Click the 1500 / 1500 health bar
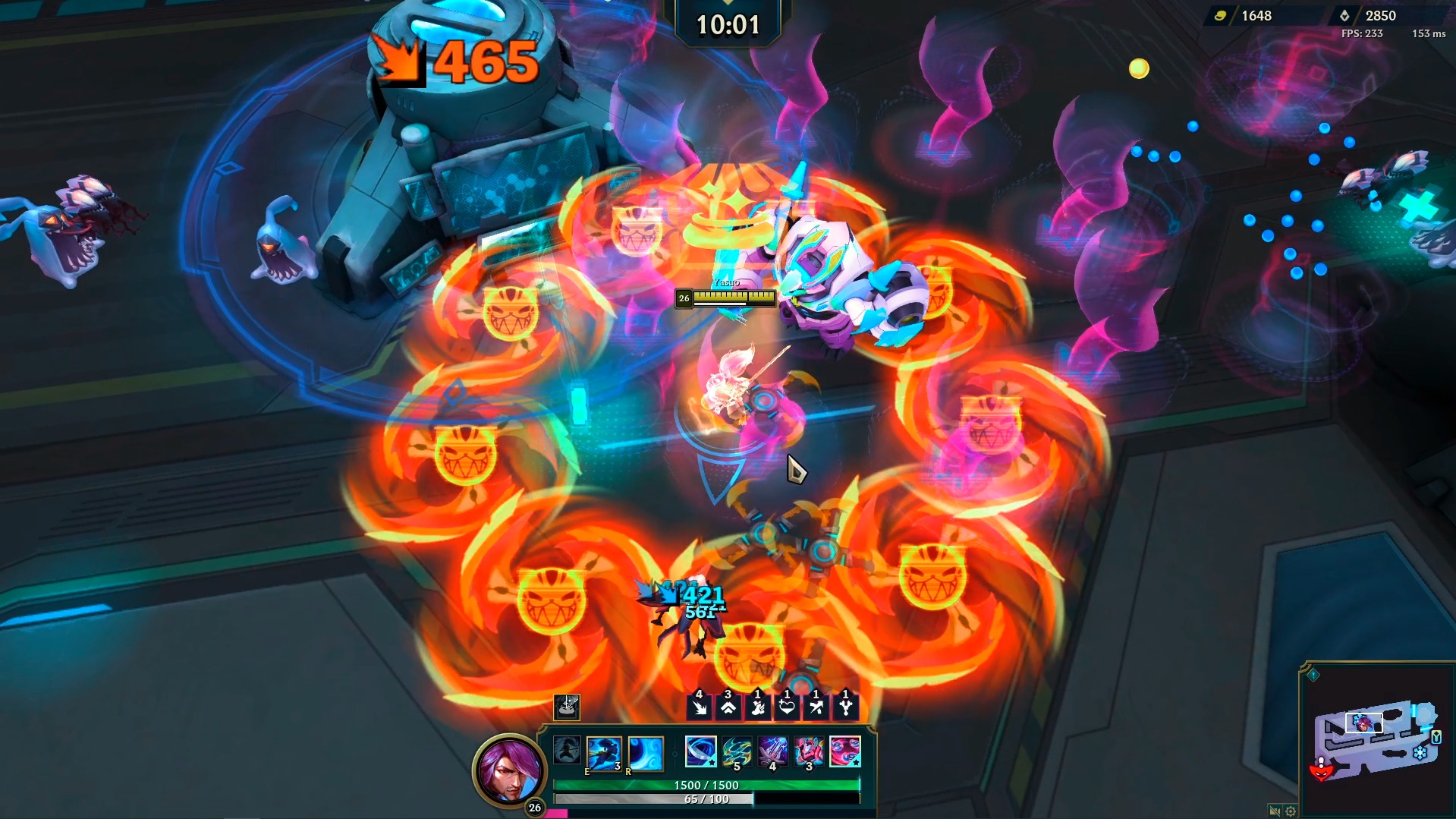The width and height of the screenshot is (1456, 819). [706, 786]
